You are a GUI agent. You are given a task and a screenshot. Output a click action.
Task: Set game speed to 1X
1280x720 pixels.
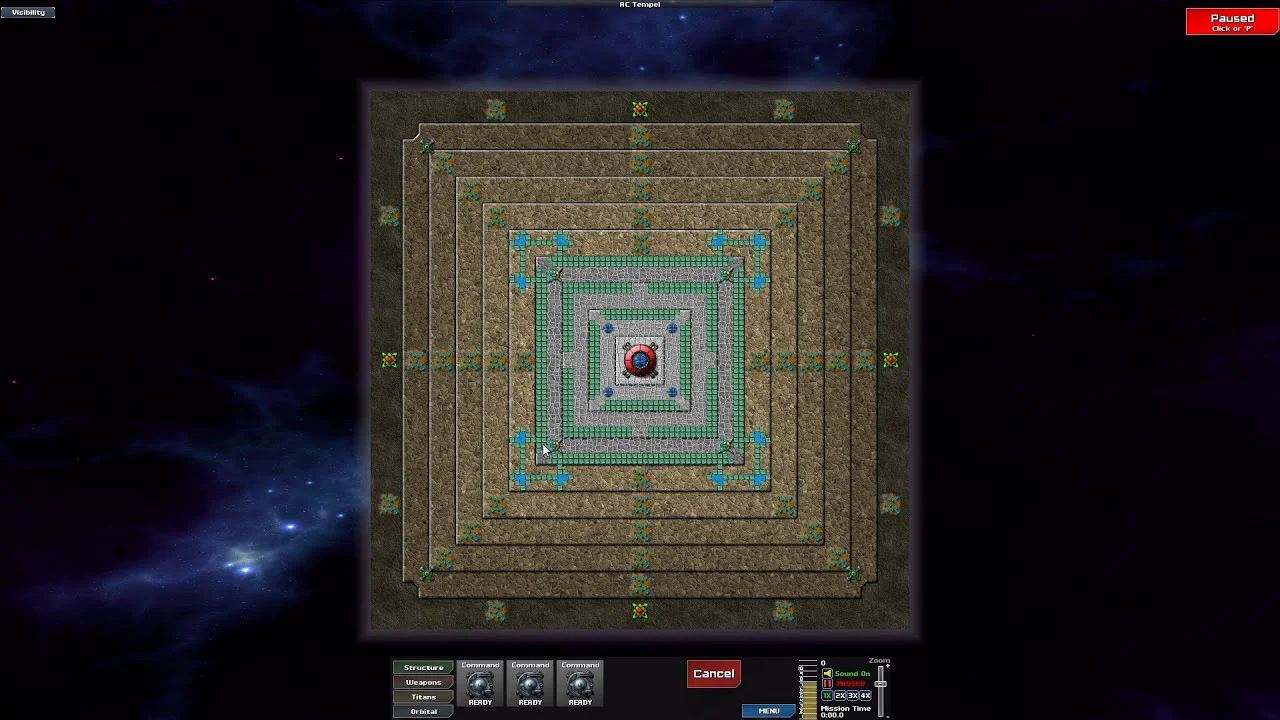click(x=828, y=695)
